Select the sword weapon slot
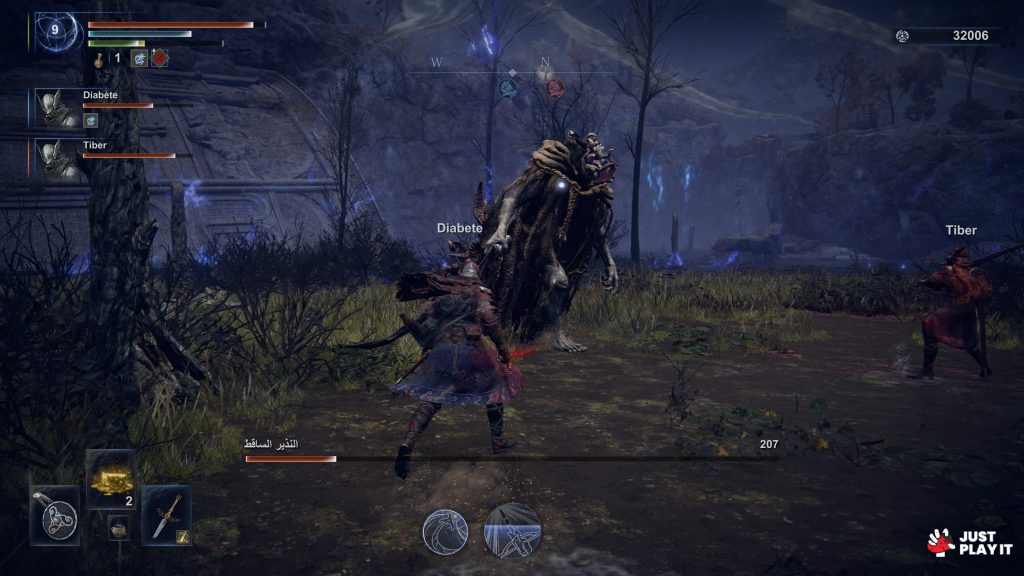 point(166,515)
